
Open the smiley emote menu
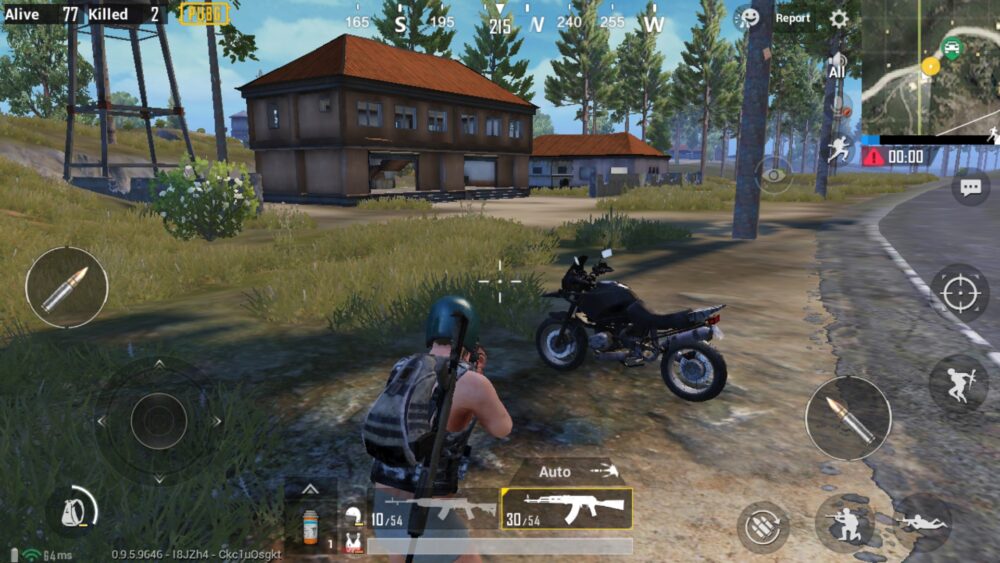pos(747,18)
